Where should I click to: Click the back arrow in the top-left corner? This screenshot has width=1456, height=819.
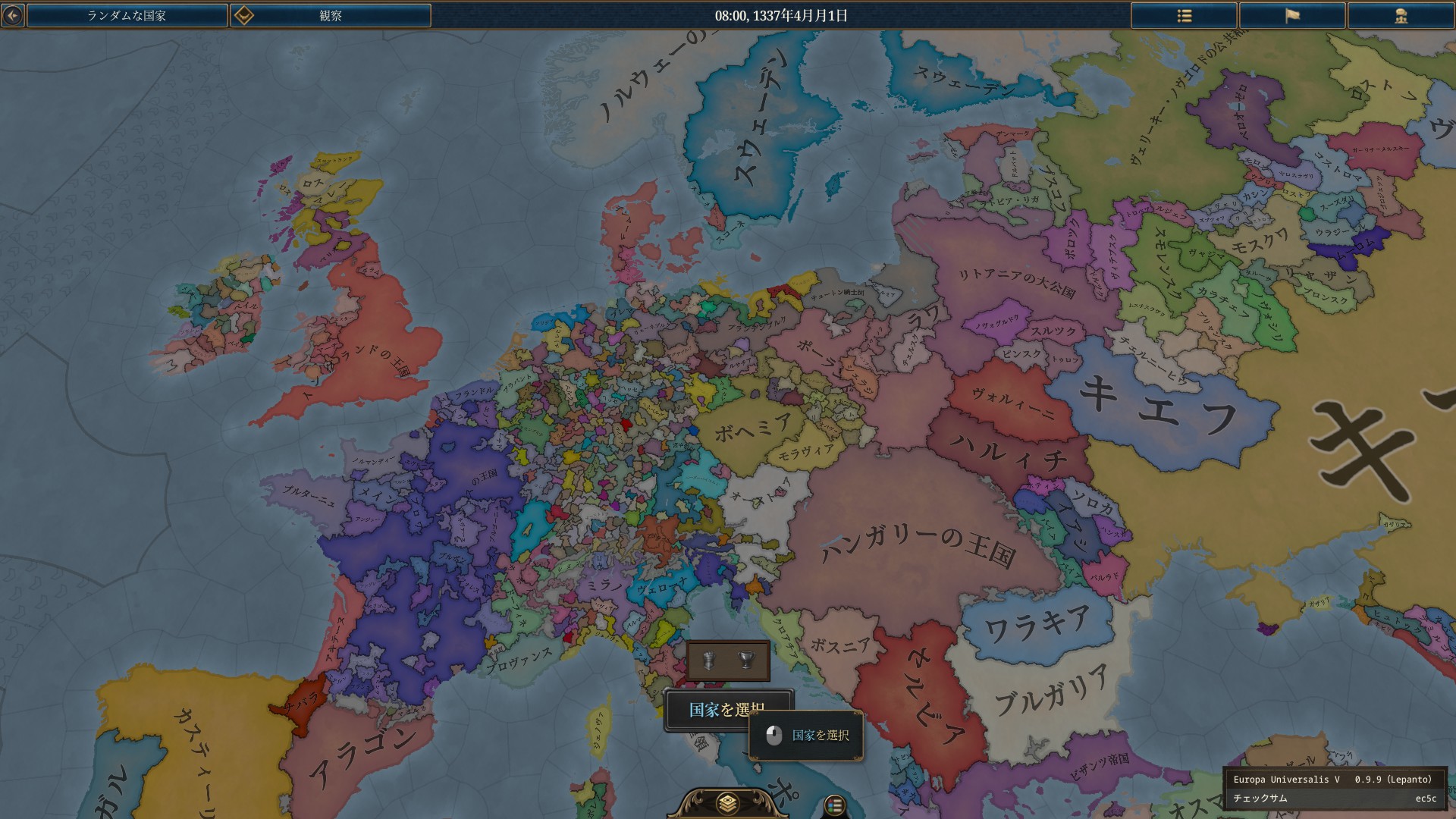(12, 15)
